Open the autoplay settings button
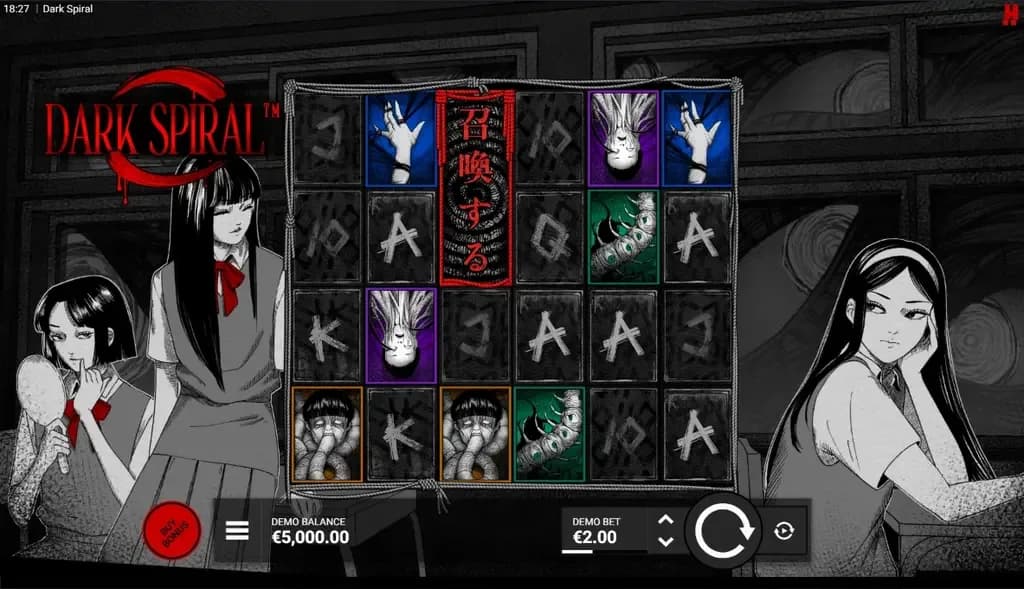Image resolution: width=1024 pixels, height=589 pixels. tap(784, 531)
